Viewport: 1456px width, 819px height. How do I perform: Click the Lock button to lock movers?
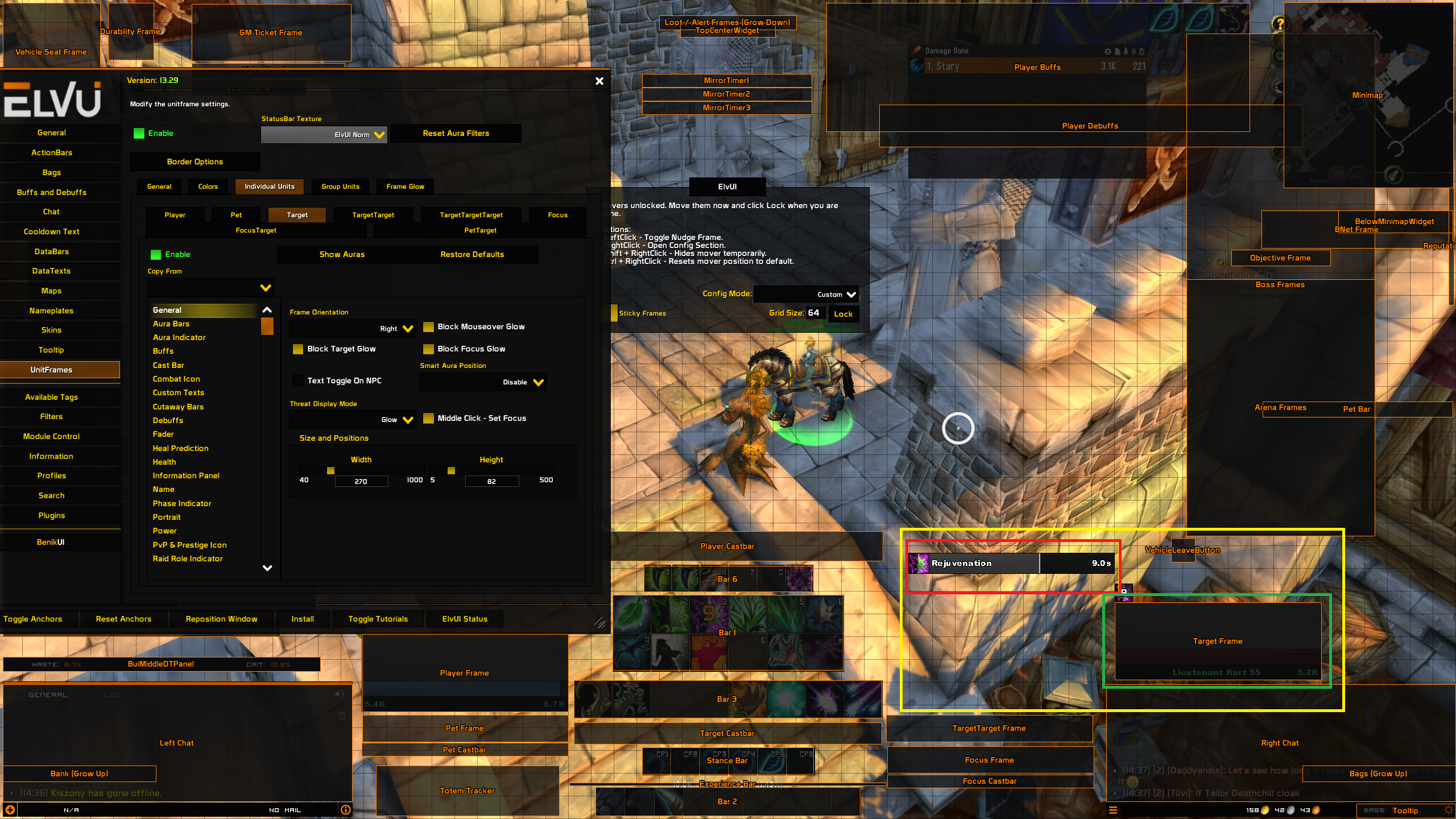tap(843, 313)
